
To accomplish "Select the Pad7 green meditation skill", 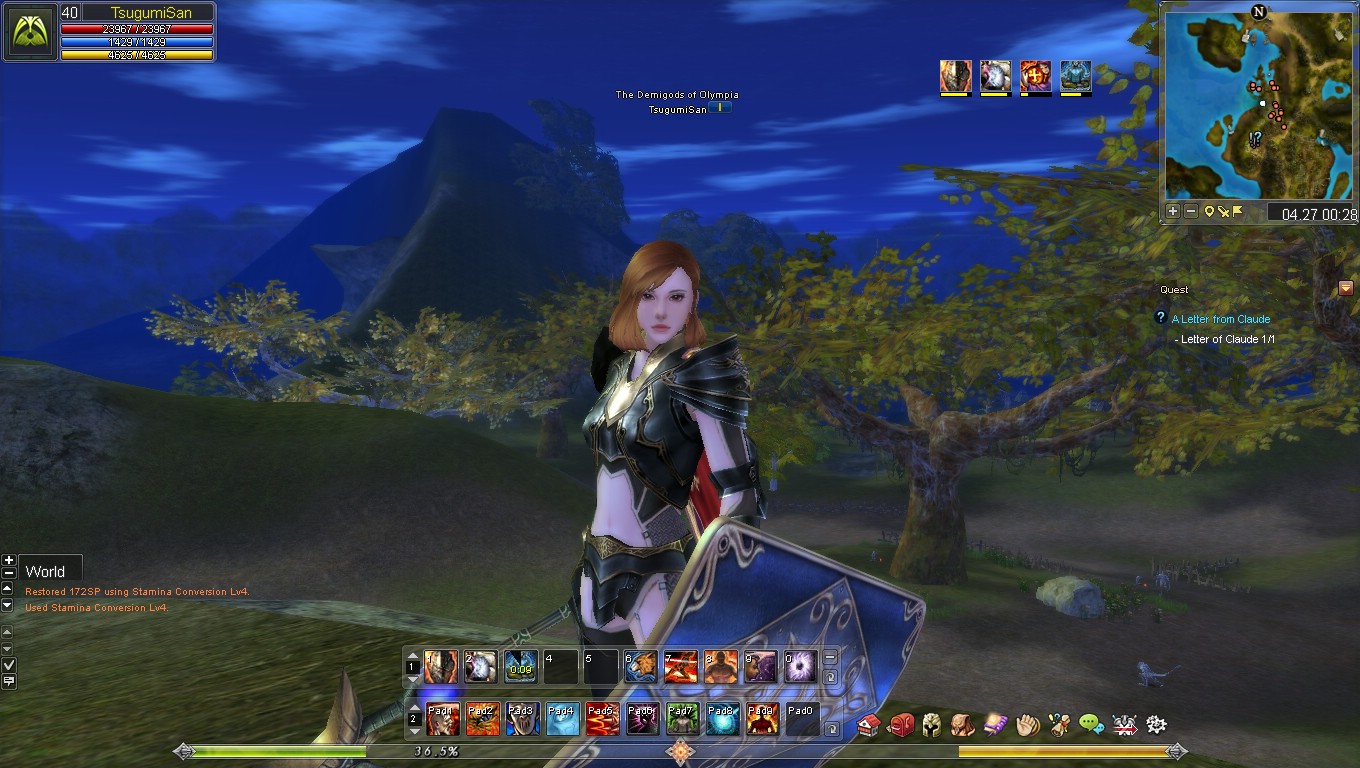I will (682, 719).
